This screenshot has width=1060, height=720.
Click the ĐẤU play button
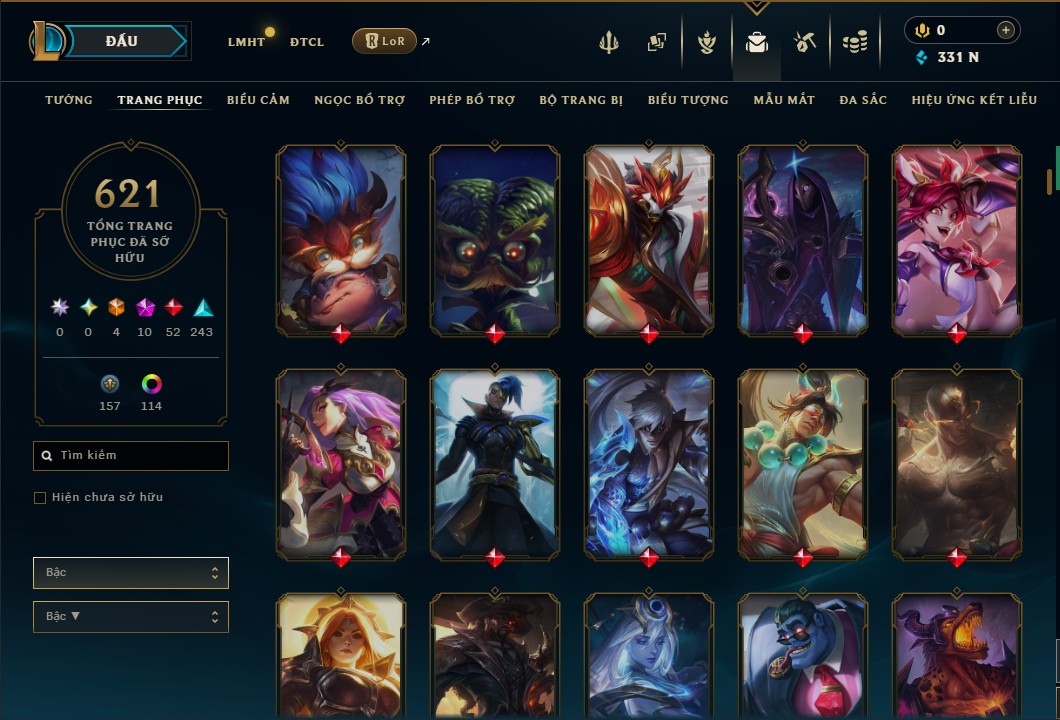point(122,41)
